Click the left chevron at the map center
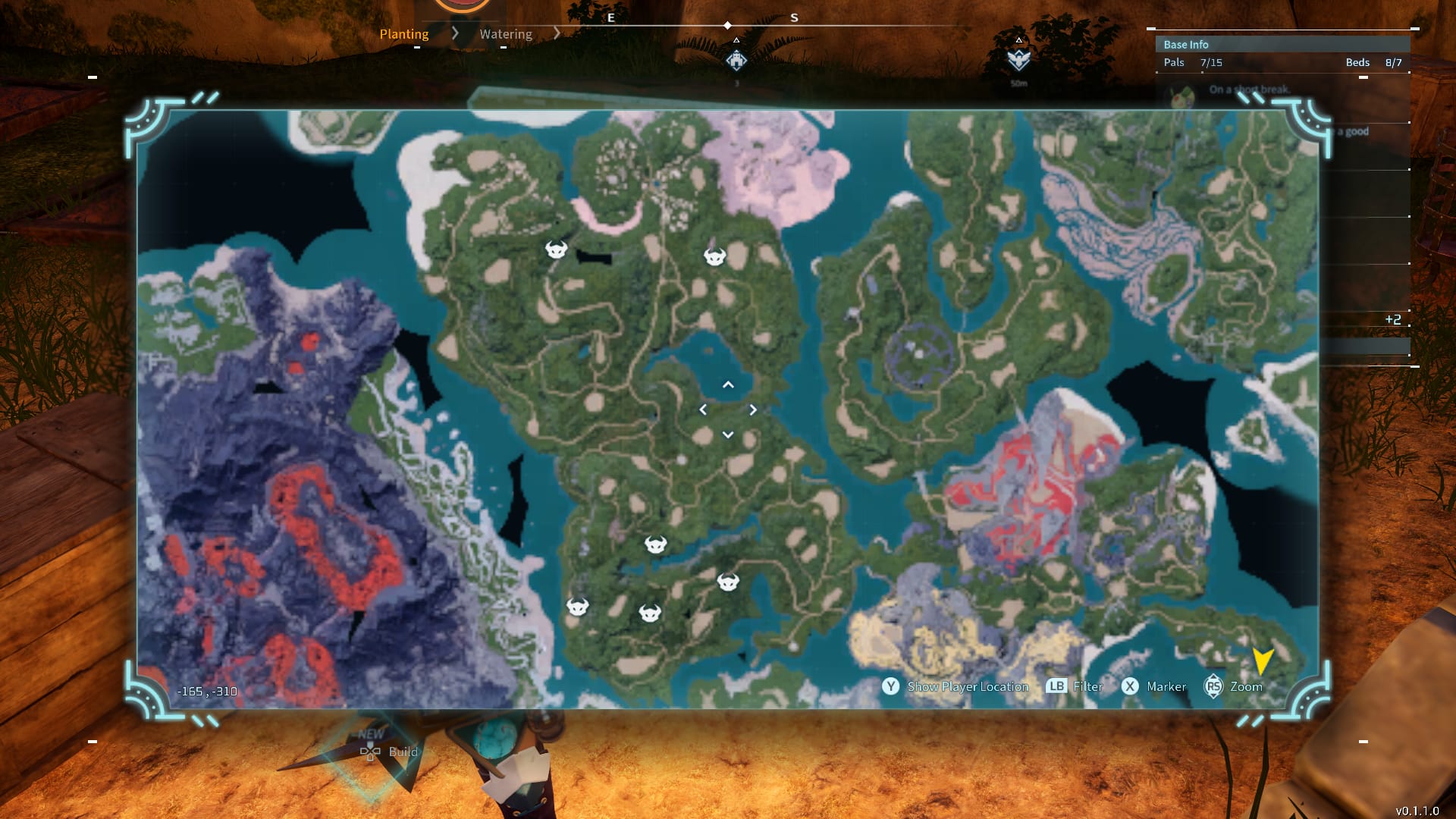The width and height of the screenshot is (1456, 819). click(704, 409)
